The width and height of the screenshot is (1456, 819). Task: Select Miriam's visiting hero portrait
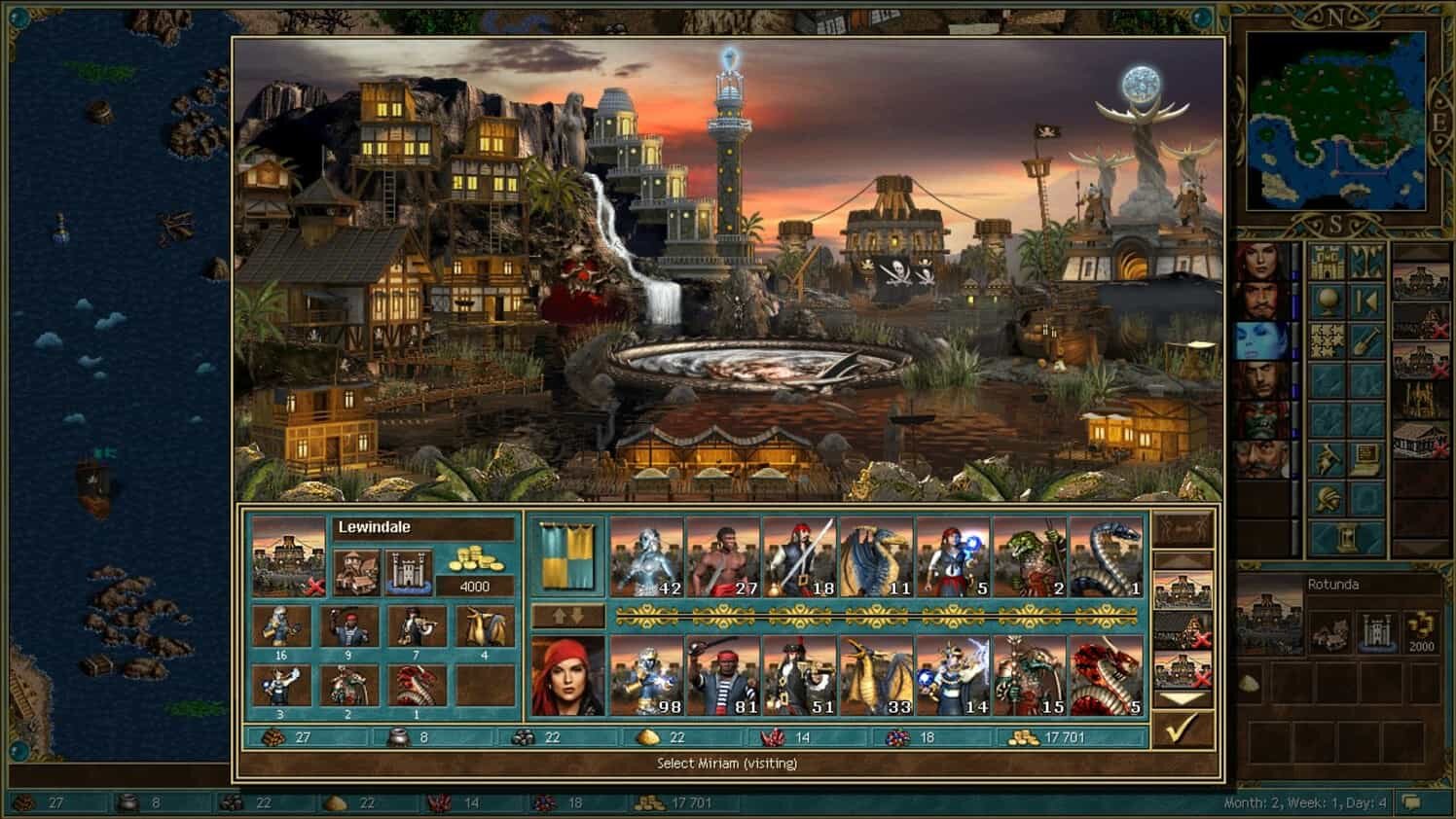tap(567, 674)
